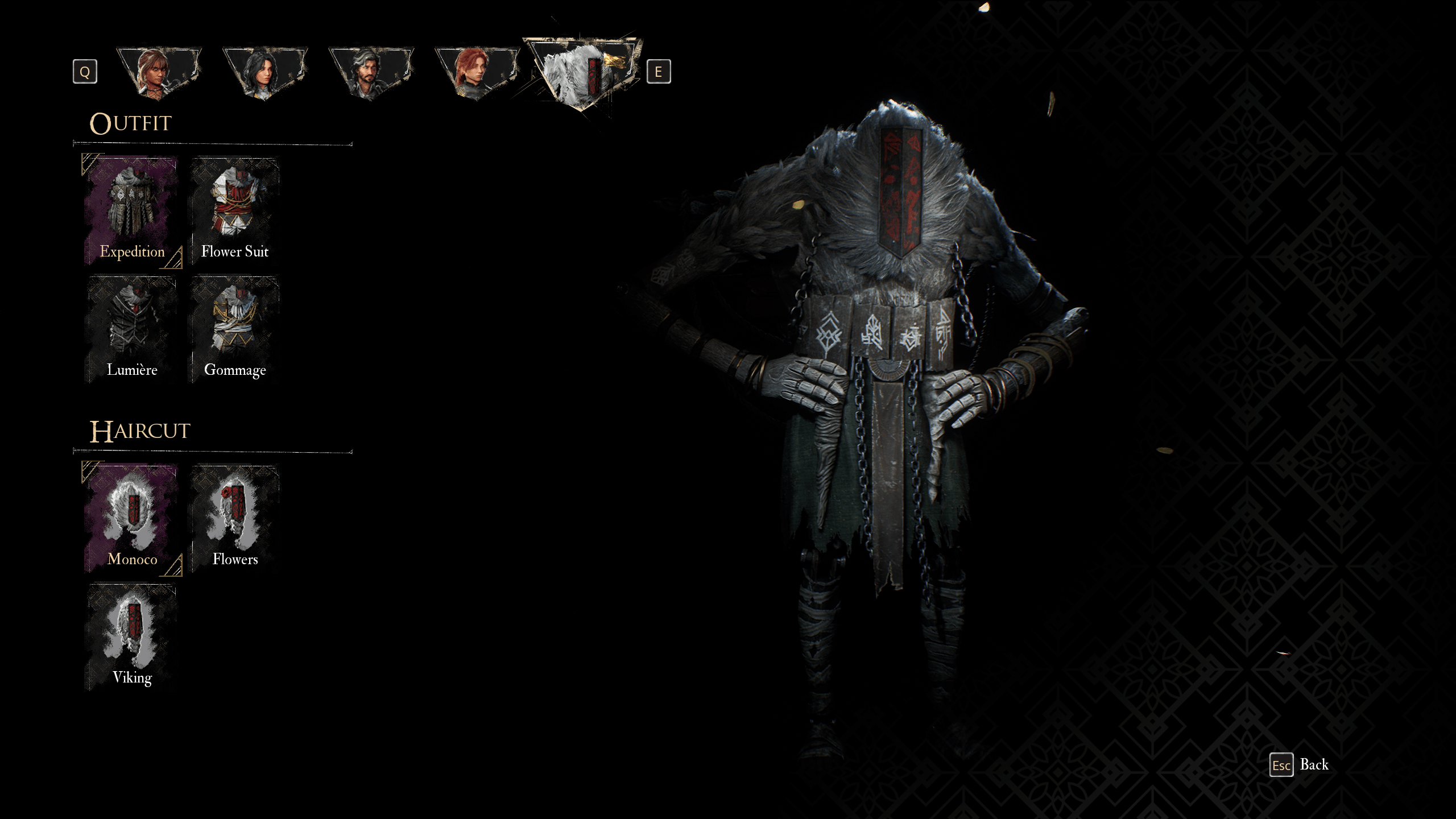Choose the Flowers haircut

tap(235, 518)
